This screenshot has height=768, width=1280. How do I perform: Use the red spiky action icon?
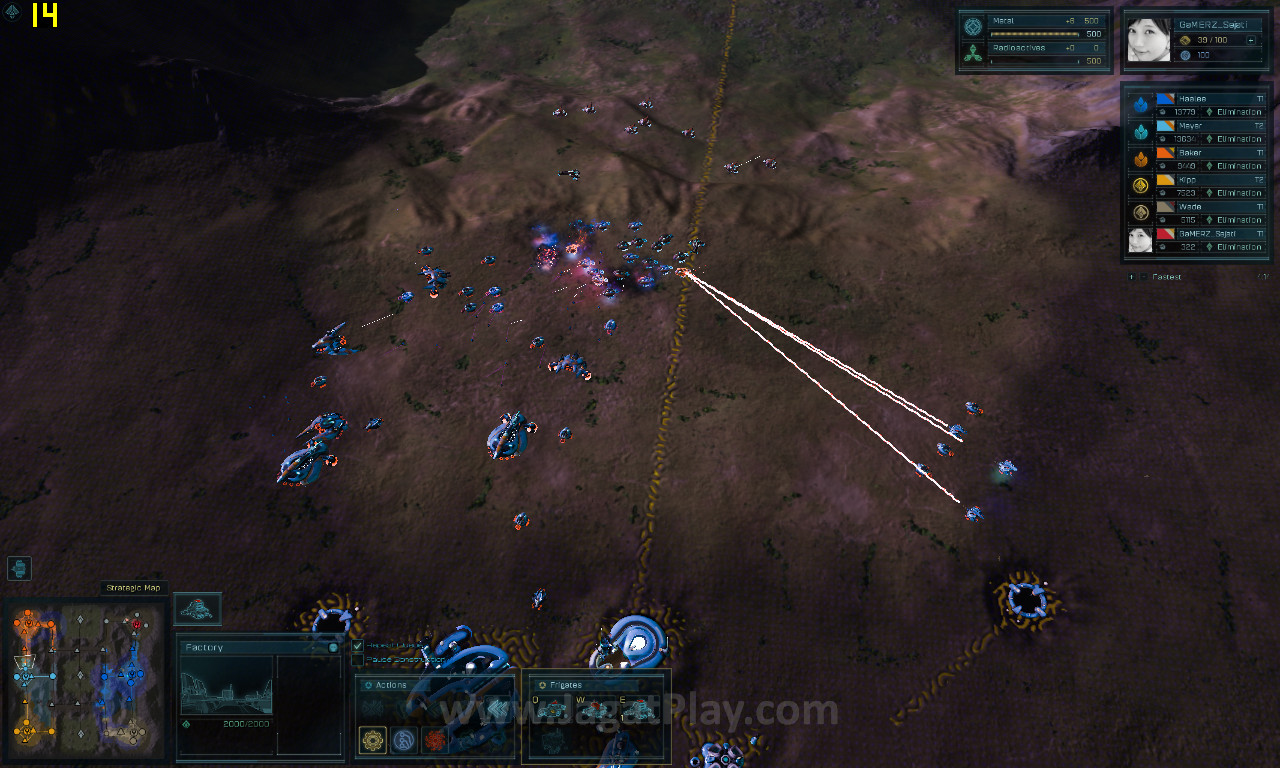(434, 740)
